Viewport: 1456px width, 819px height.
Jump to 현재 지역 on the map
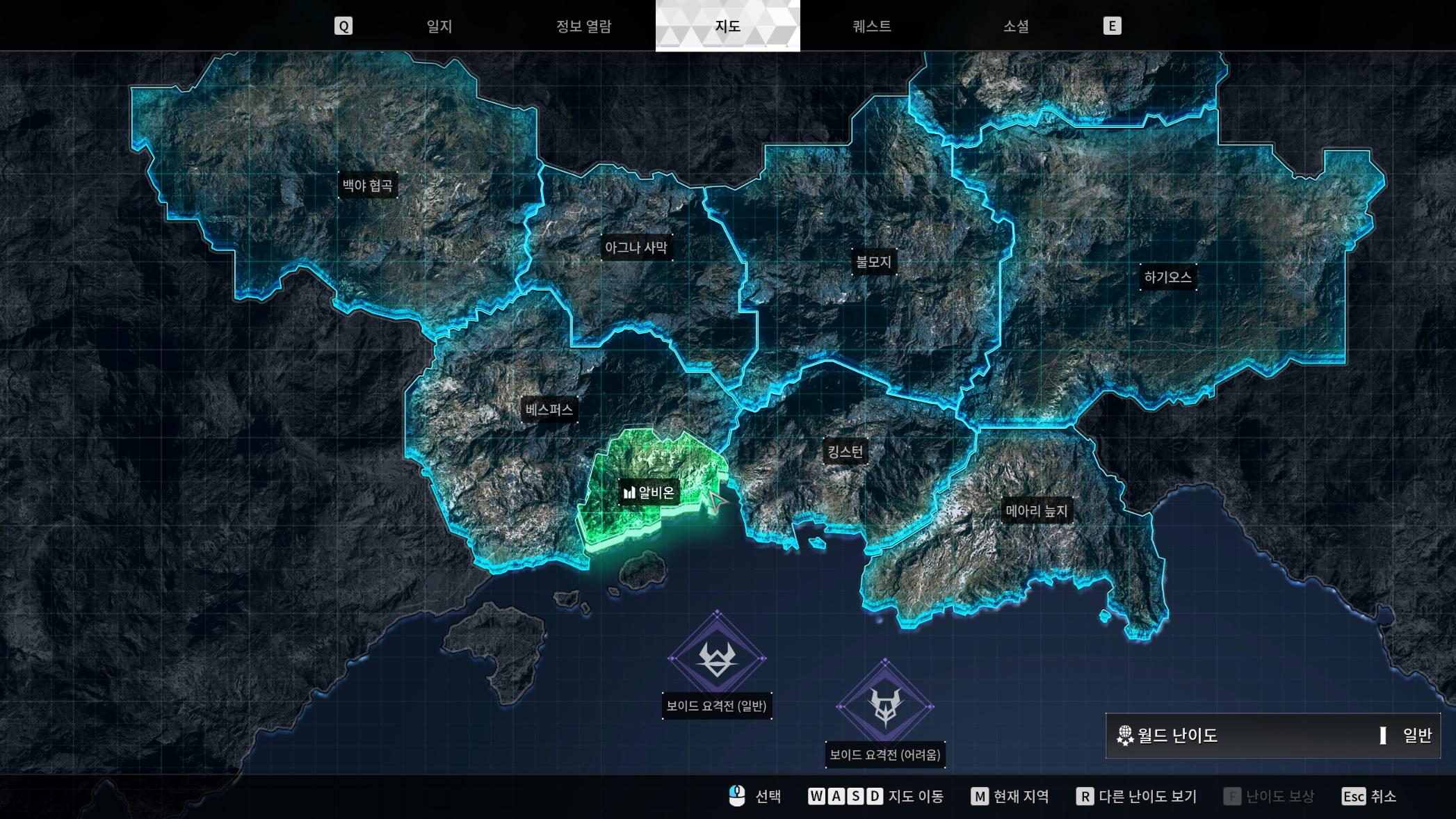[x=1010, y=797]
